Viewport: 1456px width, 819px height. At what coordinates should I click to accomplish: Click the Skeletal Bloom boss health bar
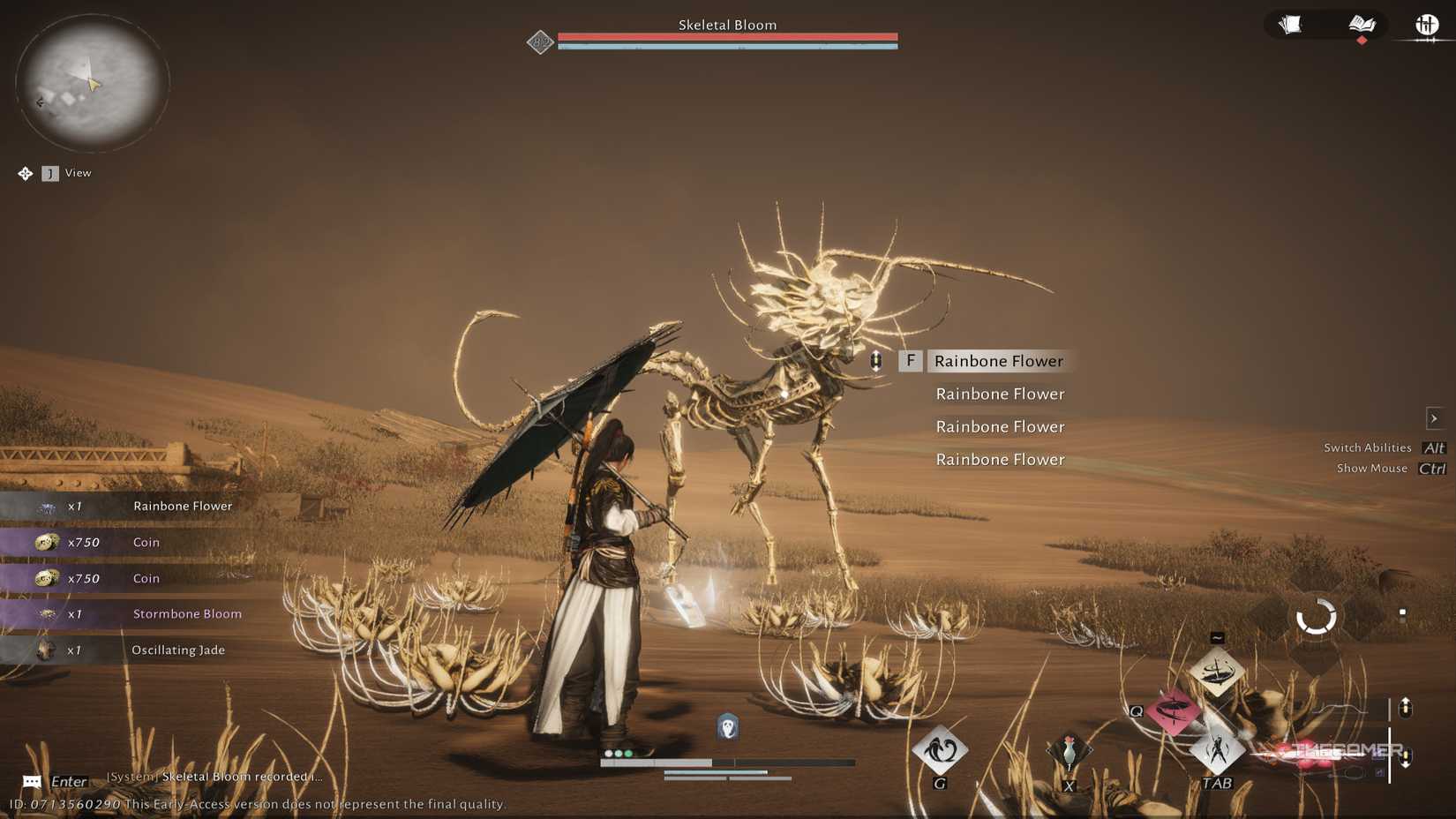pyautogui.click(x=725, y=39)
